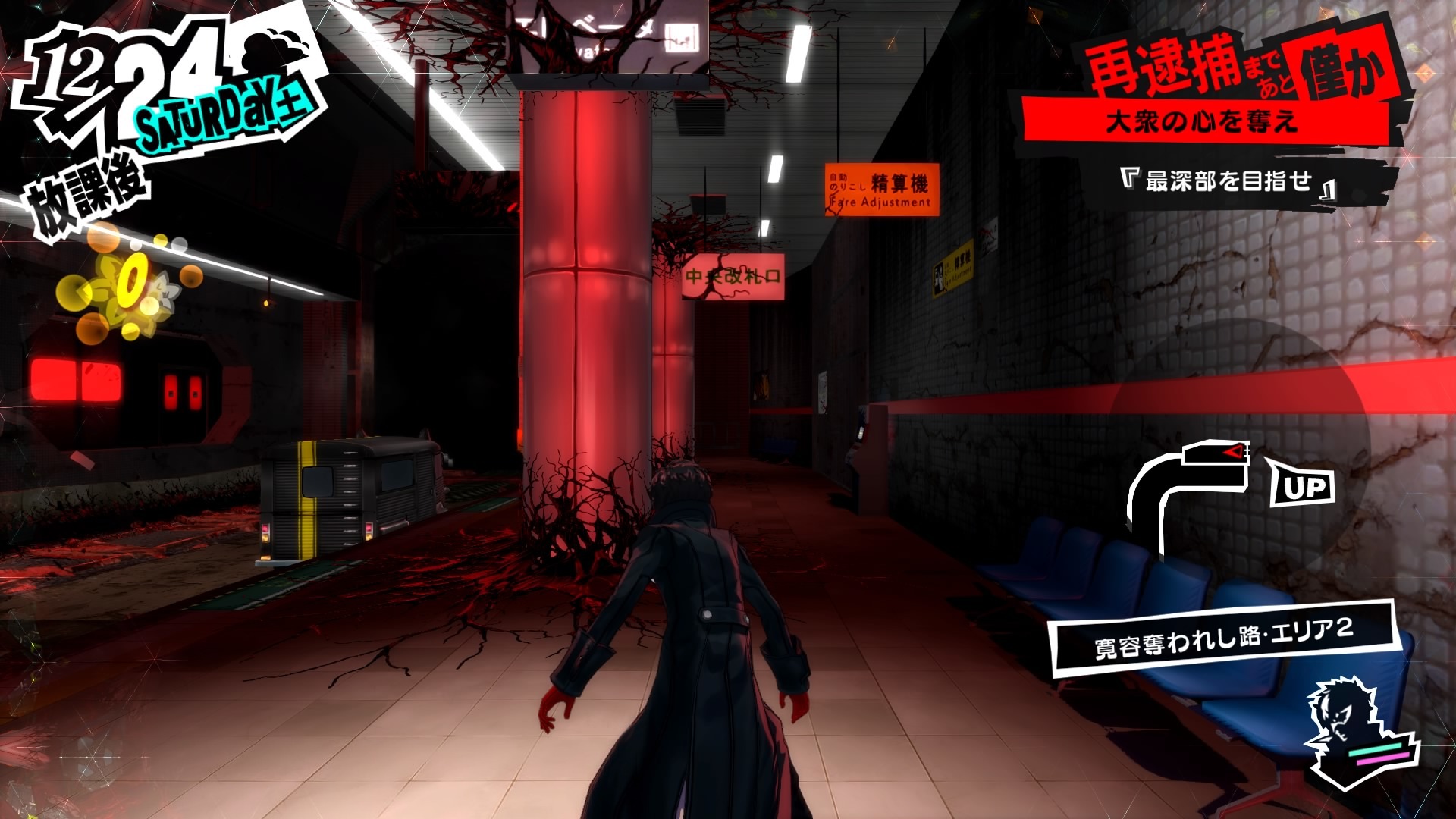The height and width of the screenshot is (819, 1456).
Task: Select the 寛容奪われし路·エリア2 area label
Action: tap(1222, 639)
